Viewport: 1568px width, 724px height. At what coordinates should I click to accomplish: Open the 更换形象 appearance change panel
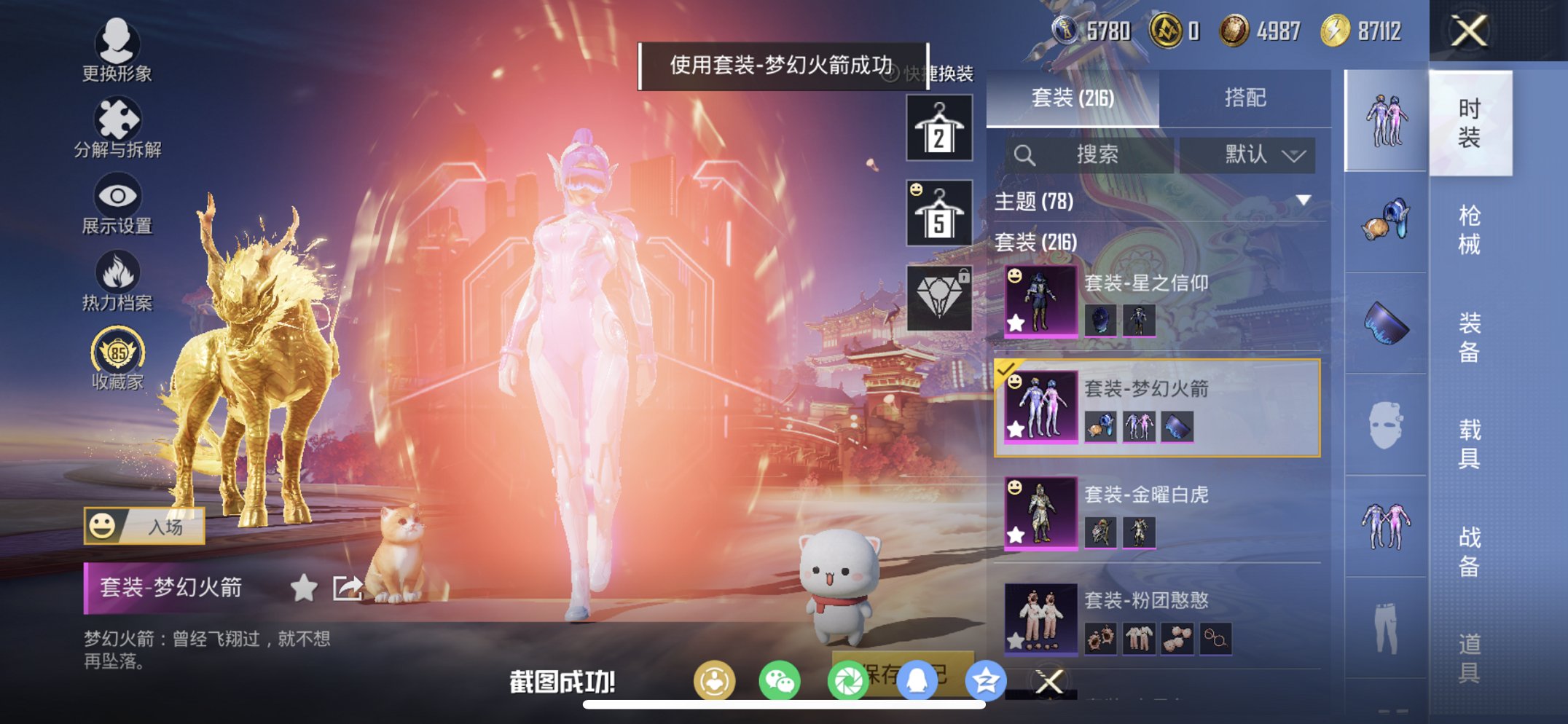(x=119, y=55)
